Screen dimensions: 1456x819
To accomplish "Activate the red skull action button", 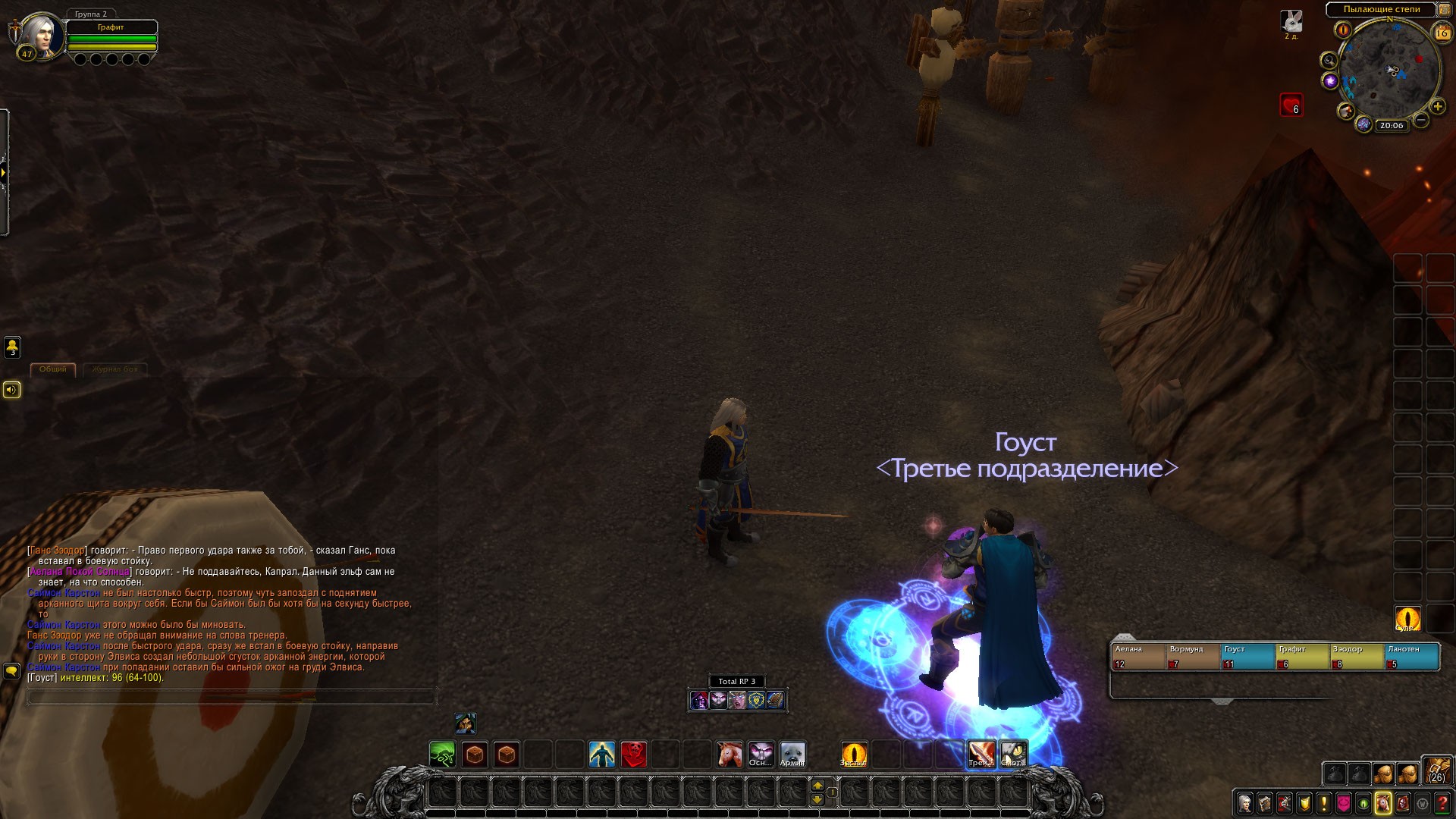I will (634, 755).
